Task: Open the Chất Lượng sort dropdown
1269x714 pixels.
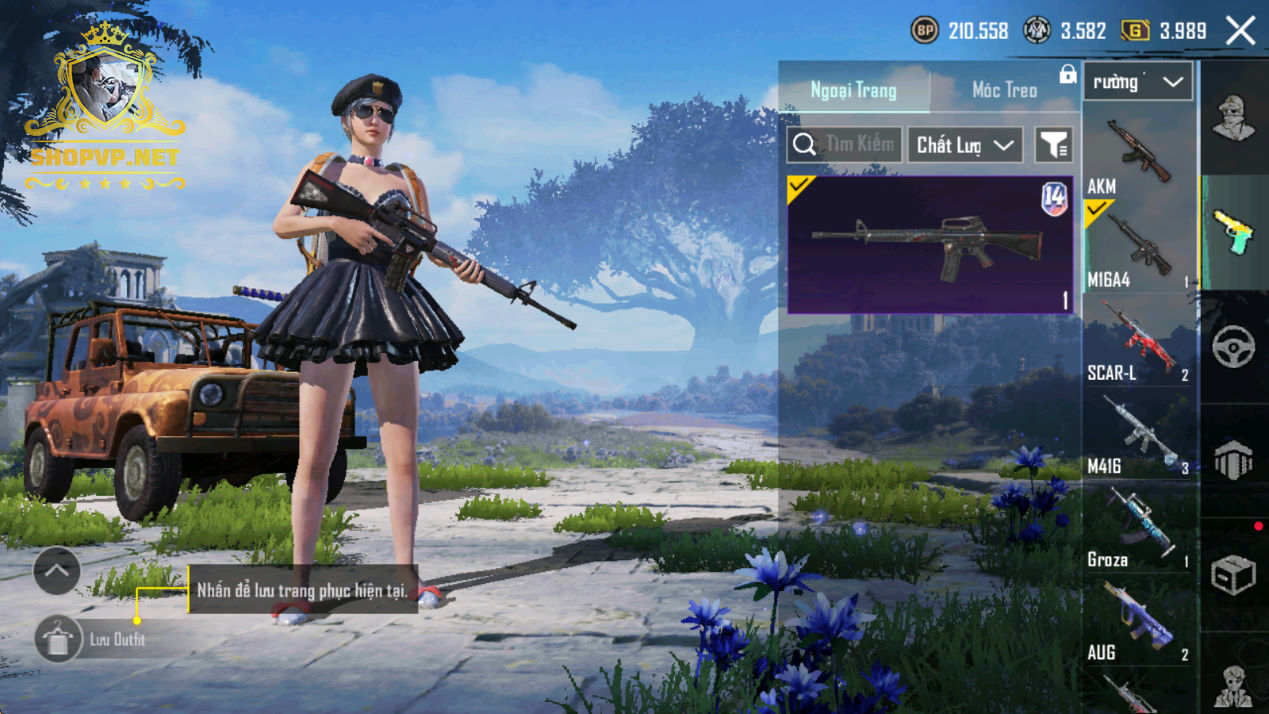Action: (964, 145)
